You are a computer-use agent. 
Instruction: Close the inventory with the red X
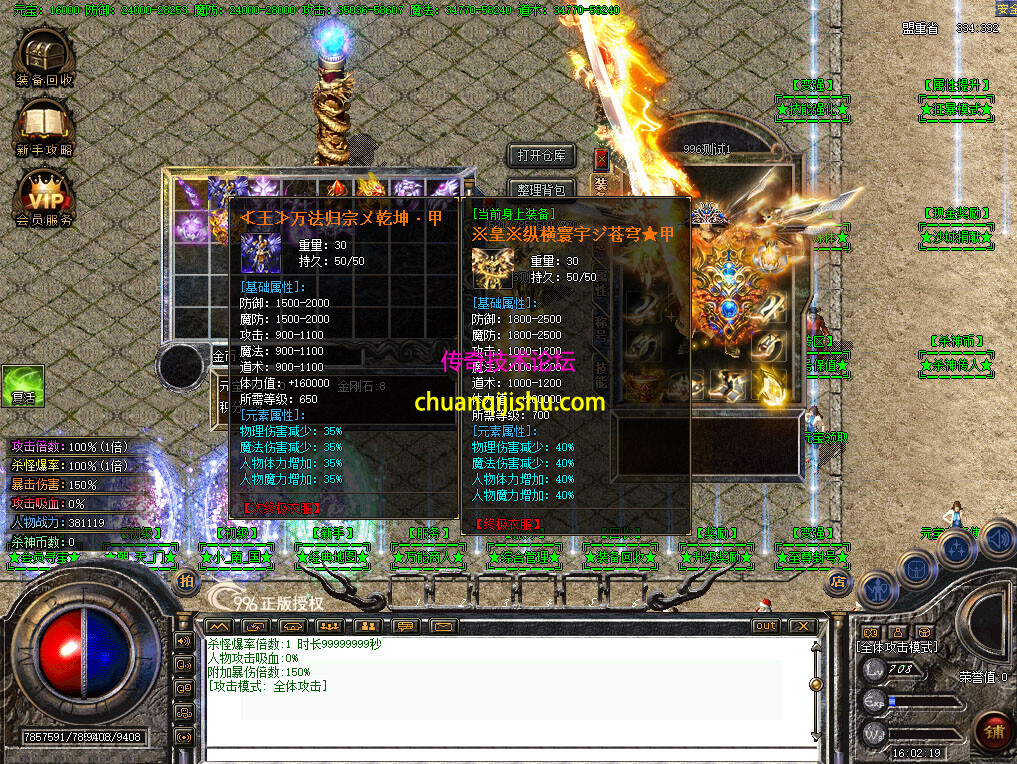(601, 158)
